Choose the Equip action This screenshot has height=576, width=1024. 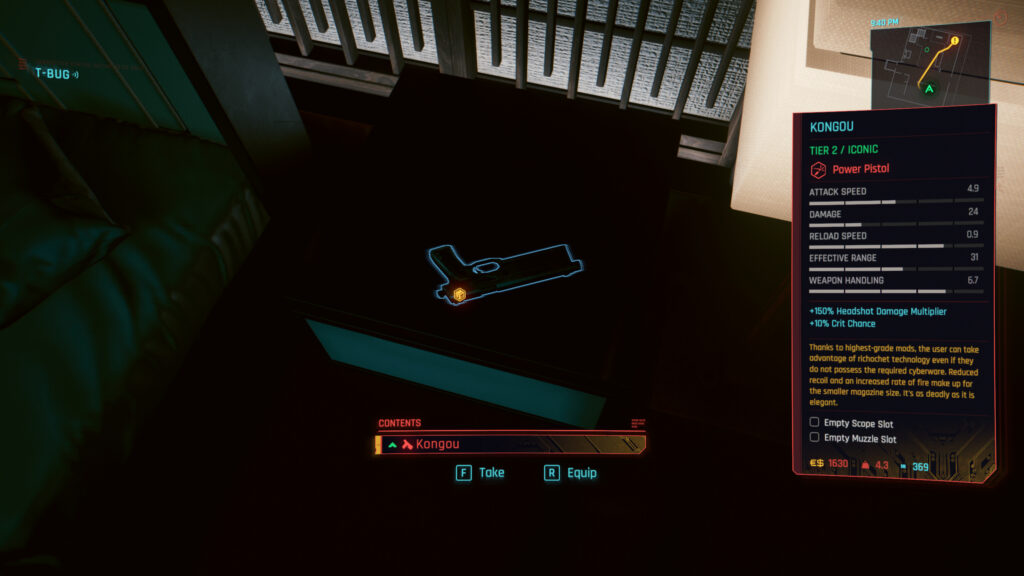[570, 473]
